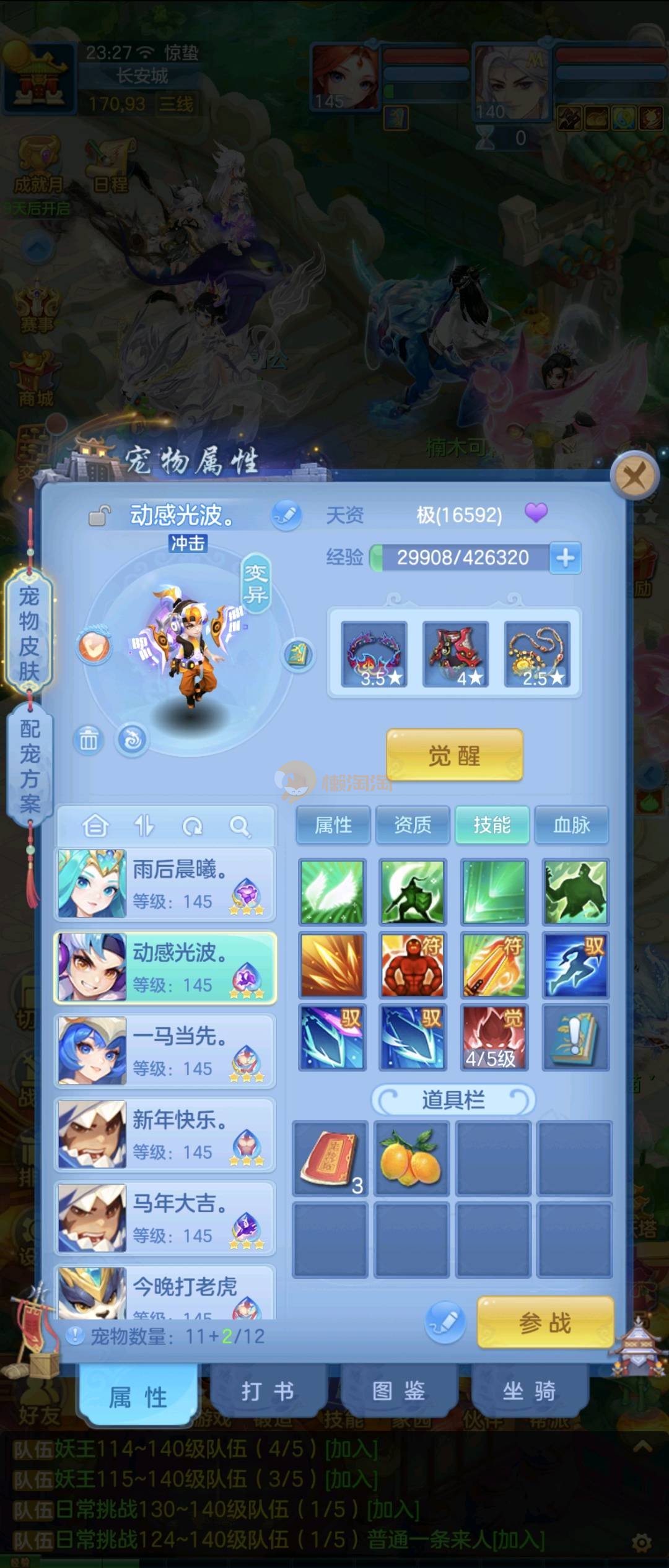Show the 血脉 bloodline tab
The width and height of the screenshot is (669, 1568).
point(571,825)
